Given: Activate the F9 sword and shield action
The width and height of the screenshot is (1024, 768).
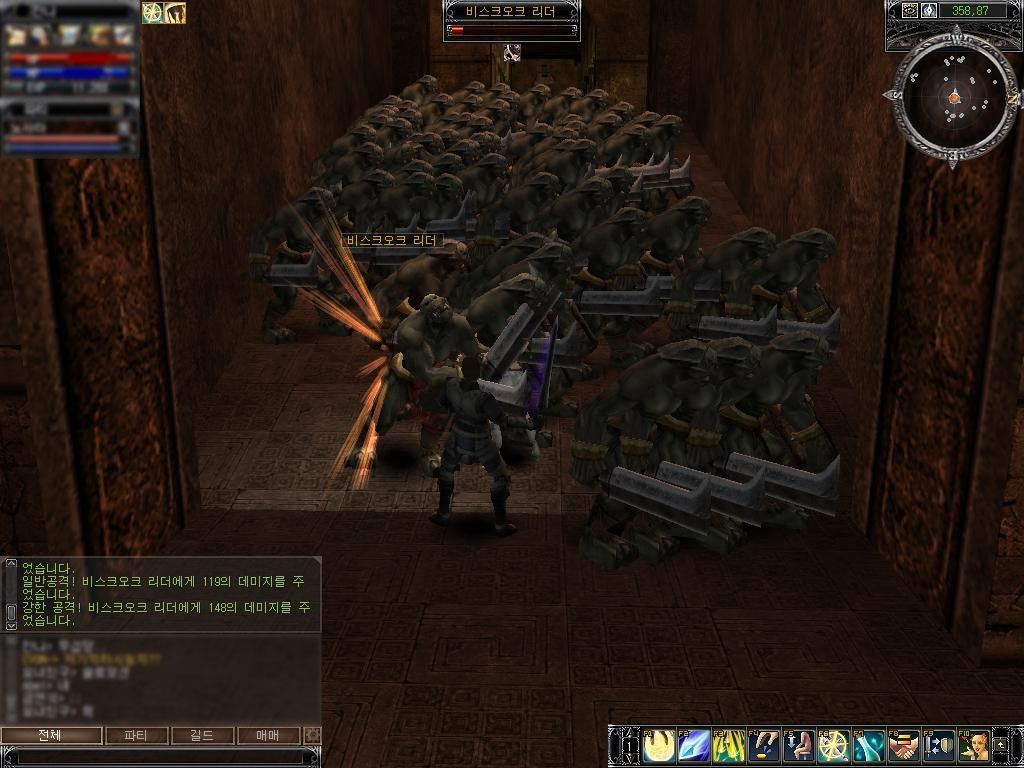Looking at the screenshot, I should tap(938, 745).
